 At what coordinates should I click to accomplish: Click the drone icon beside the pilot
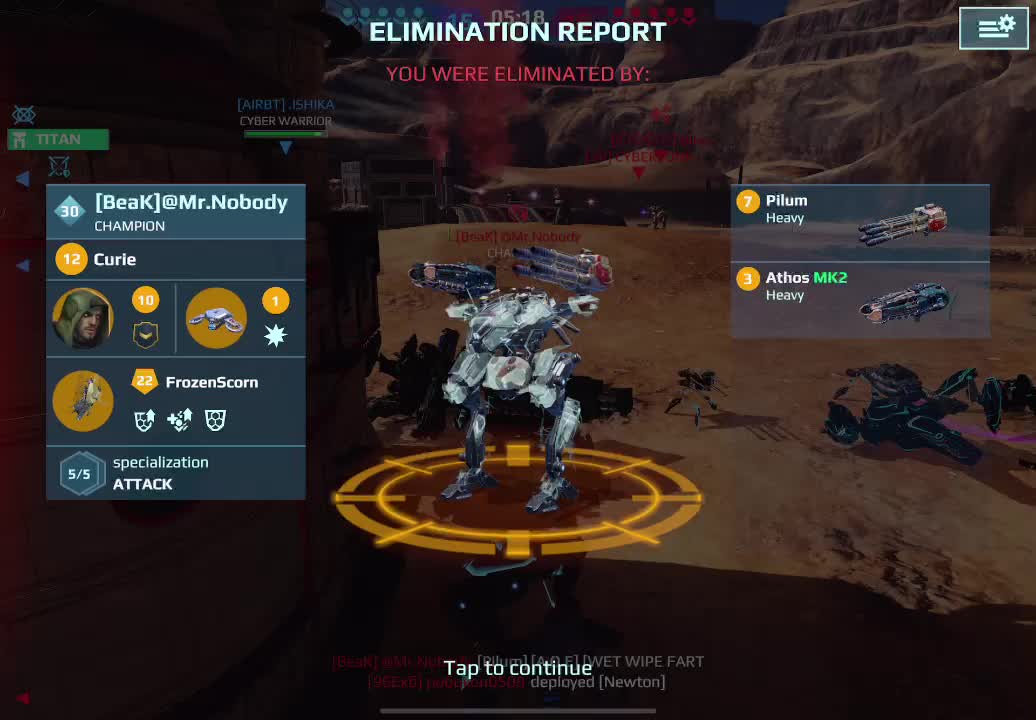pyautogui.click(x=216, y=318)
